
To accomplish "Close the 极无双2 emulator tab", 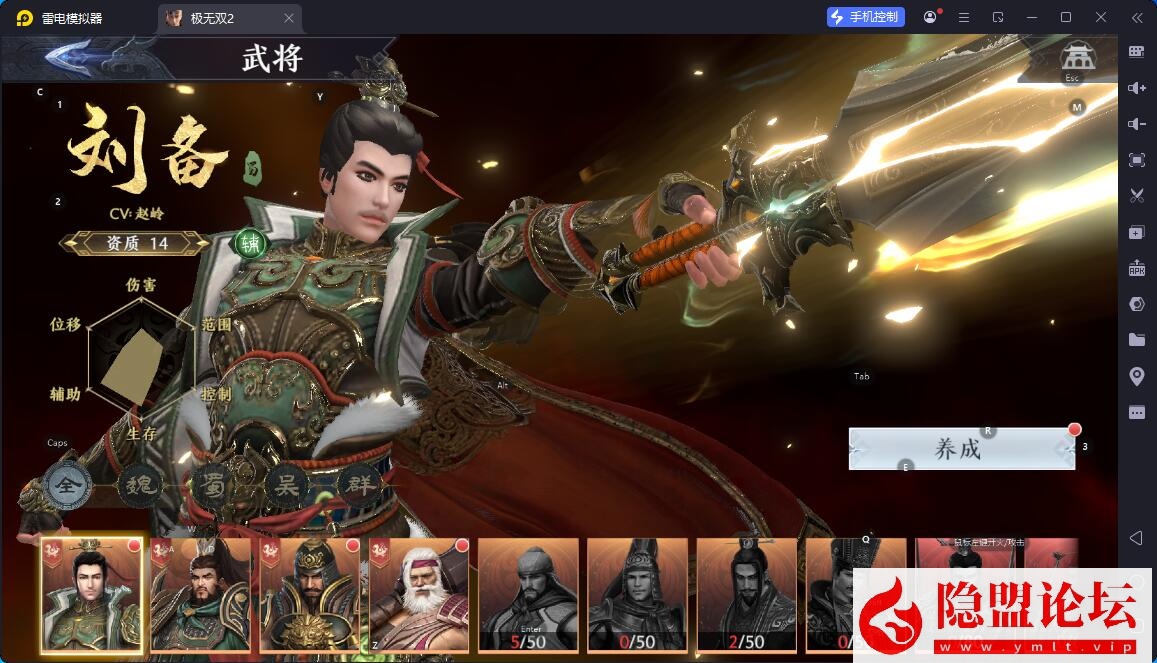I will (289, 18).
